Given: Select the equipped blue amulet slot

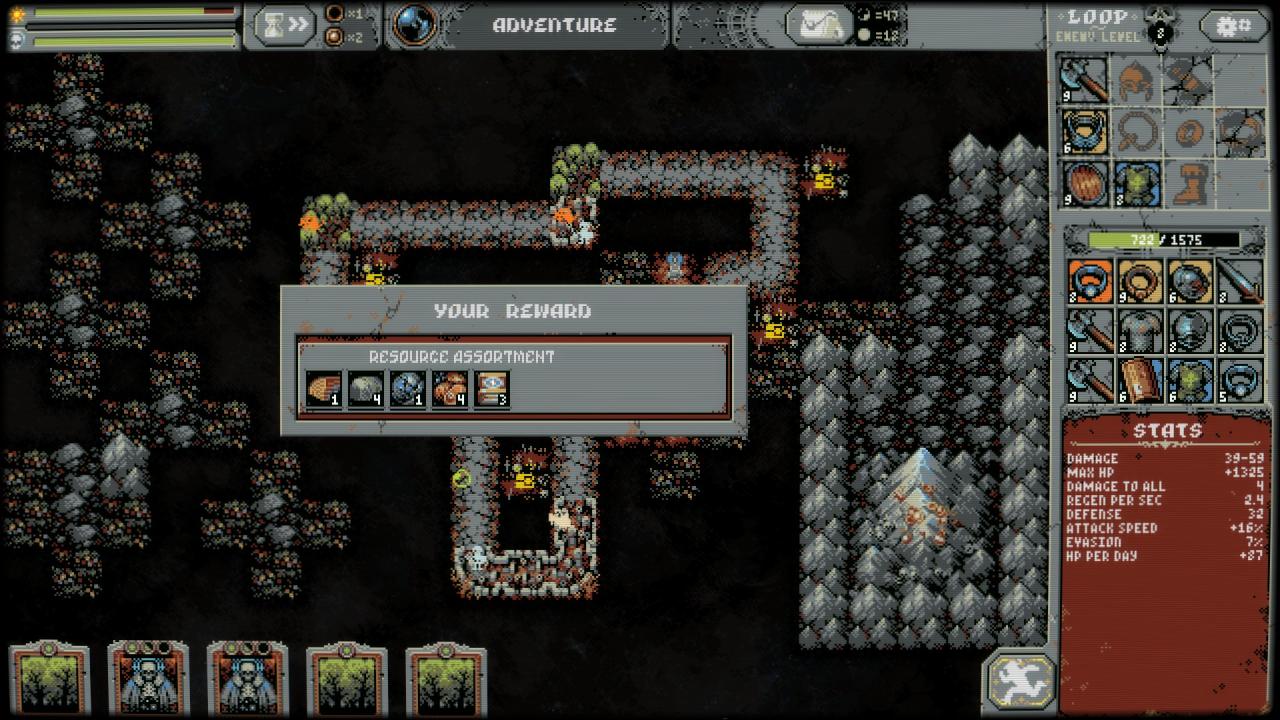Looking at the screenshot, I should 1086,132.
